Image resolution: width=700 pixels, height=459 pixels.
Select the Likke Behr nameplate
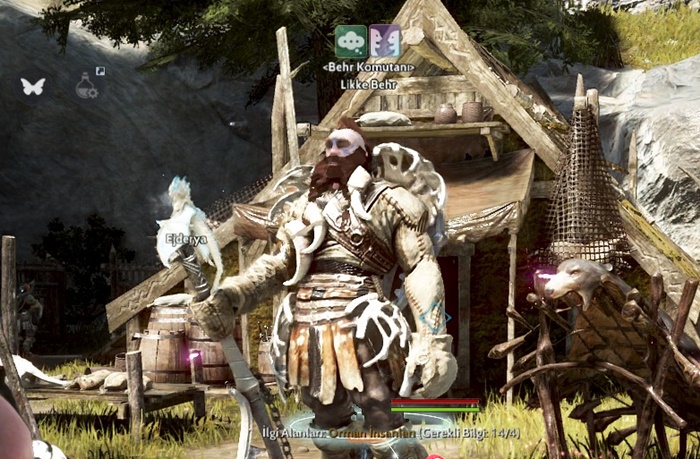369,84
